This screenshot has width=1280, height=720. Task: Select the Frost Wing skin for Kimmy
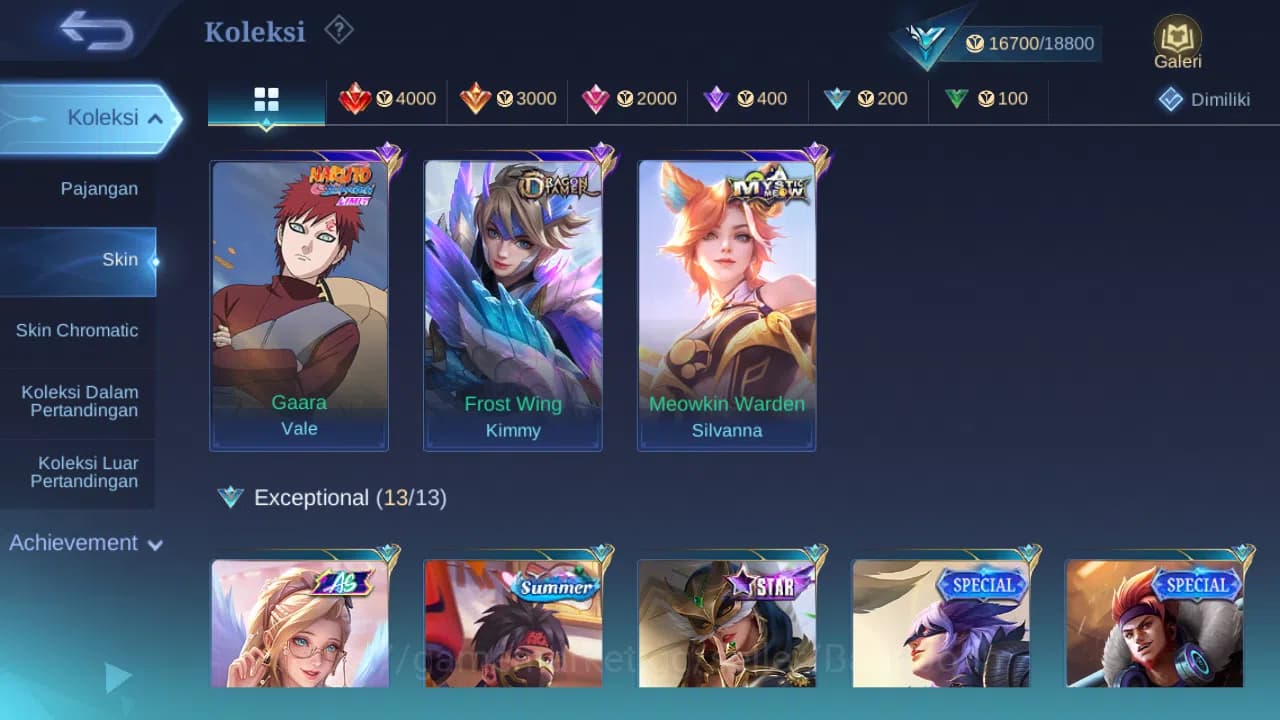point(513,300)
